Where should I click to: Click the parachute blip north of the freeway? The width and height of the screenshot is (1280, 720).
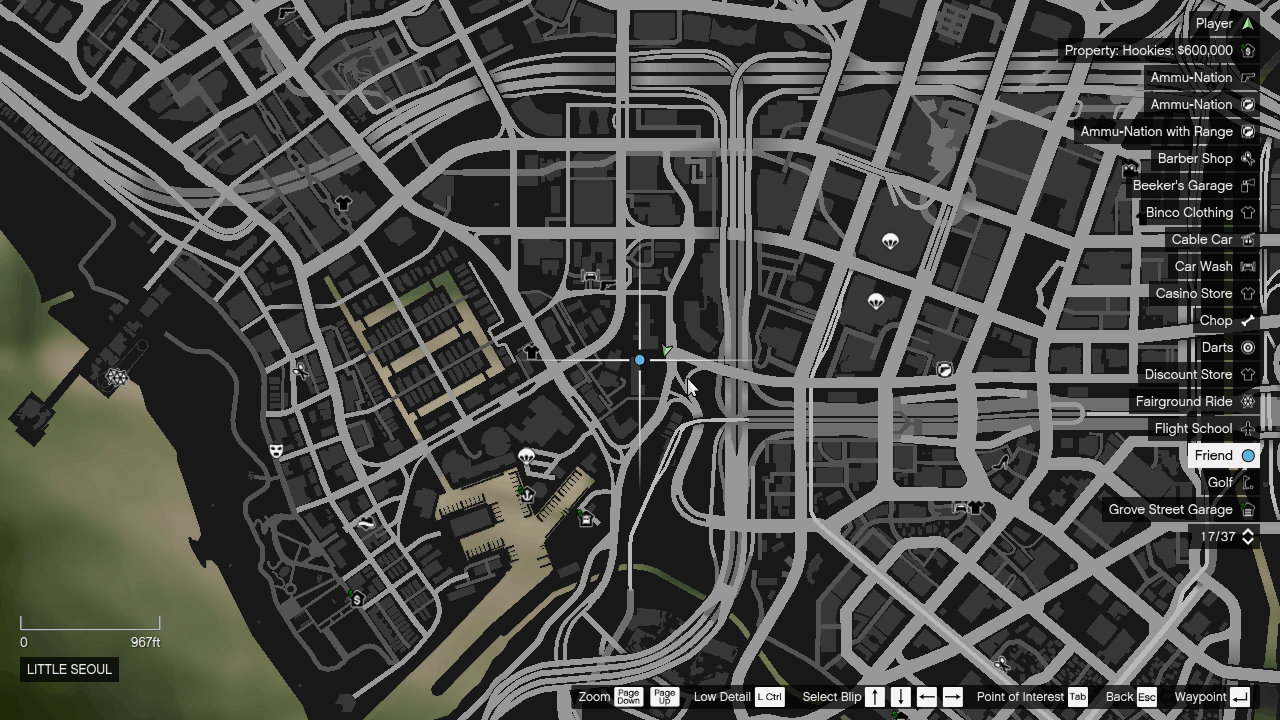tap(890, 240)
